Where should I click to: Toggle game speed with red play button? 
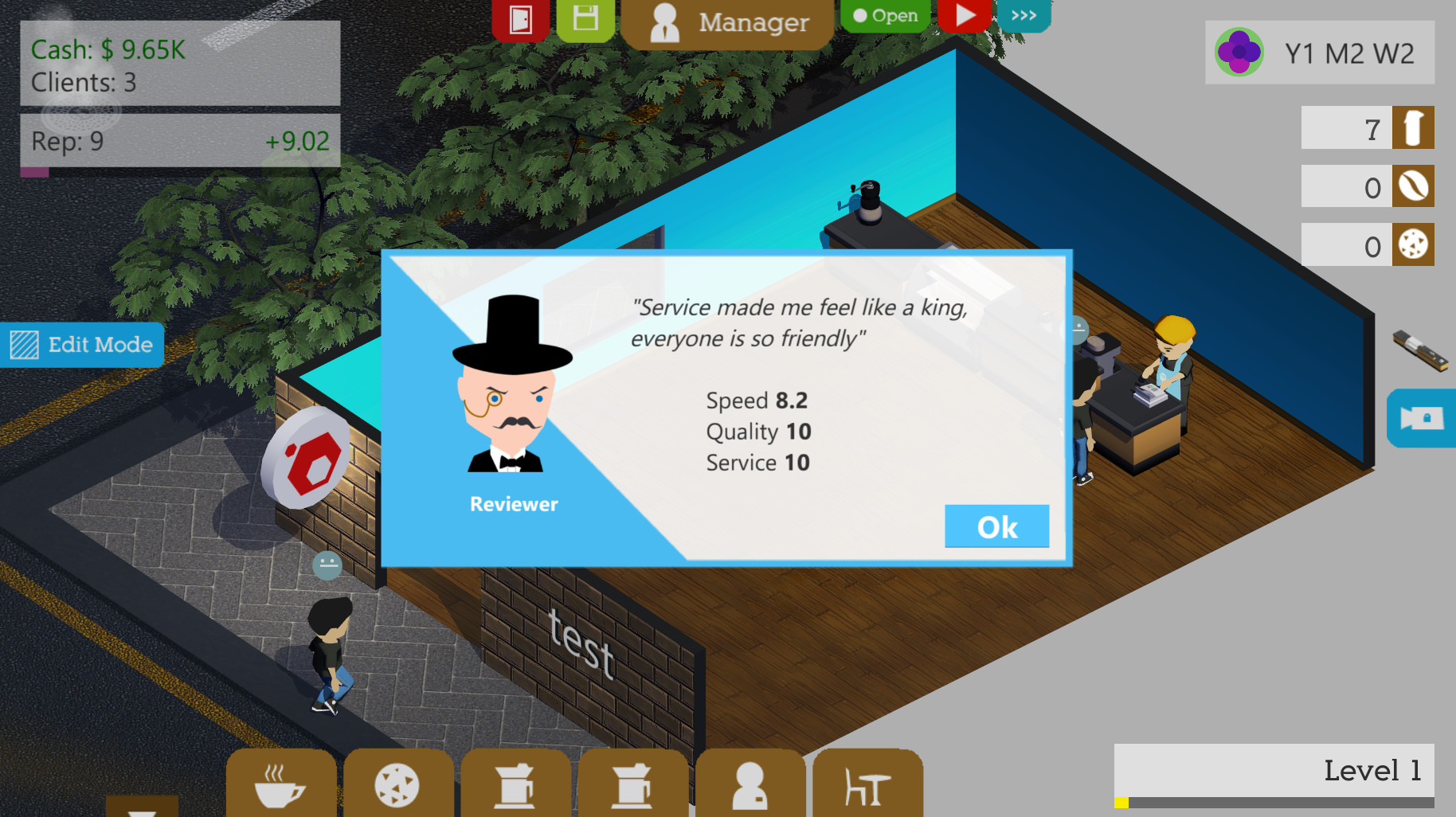click(965, 15)
